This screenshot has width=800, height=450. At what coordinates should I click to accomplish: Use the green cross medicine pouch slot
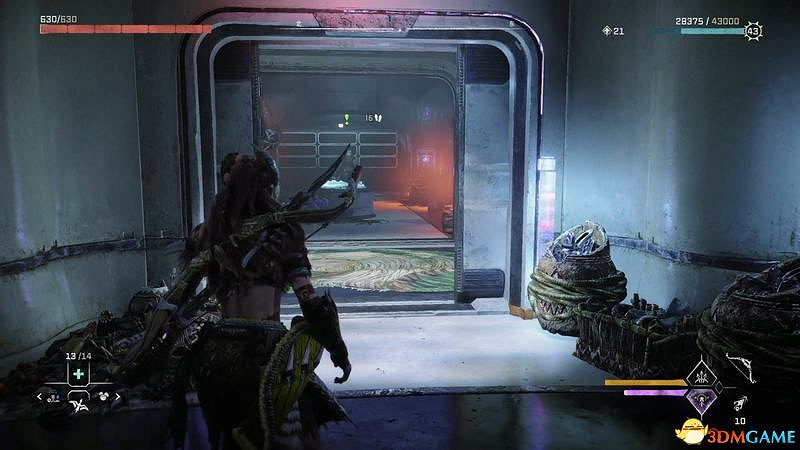tap(77, 374)
